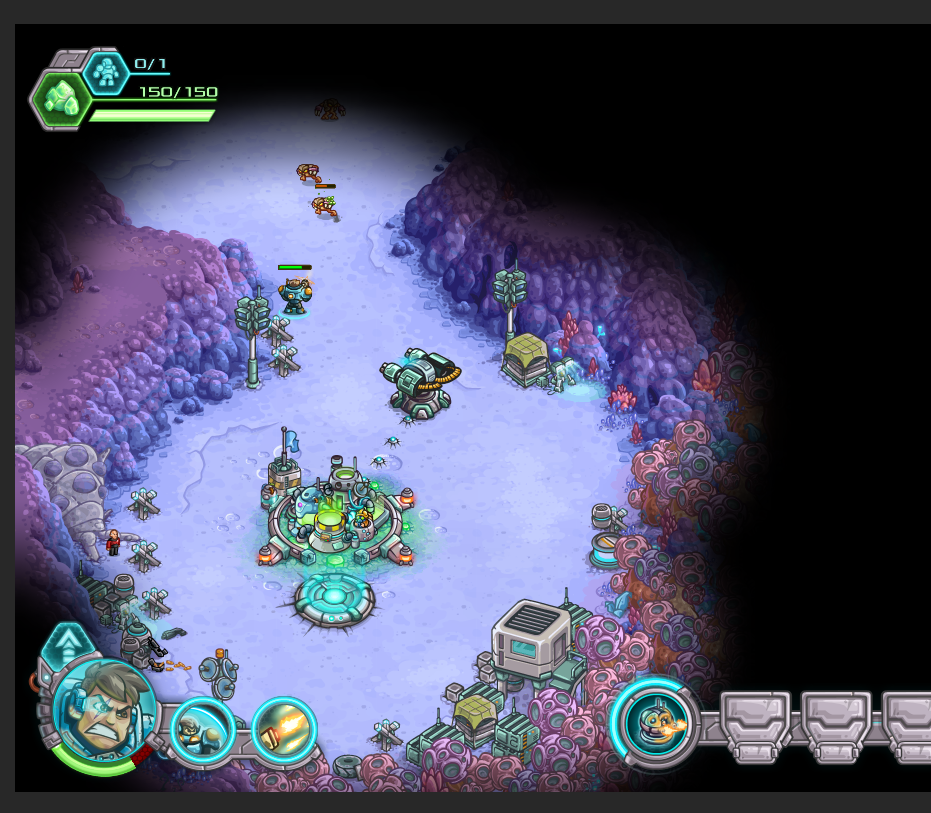The width and height of the screenshot is (931, 813).
Task: Activate the flame drone power
Action: [x=656, y=722]
